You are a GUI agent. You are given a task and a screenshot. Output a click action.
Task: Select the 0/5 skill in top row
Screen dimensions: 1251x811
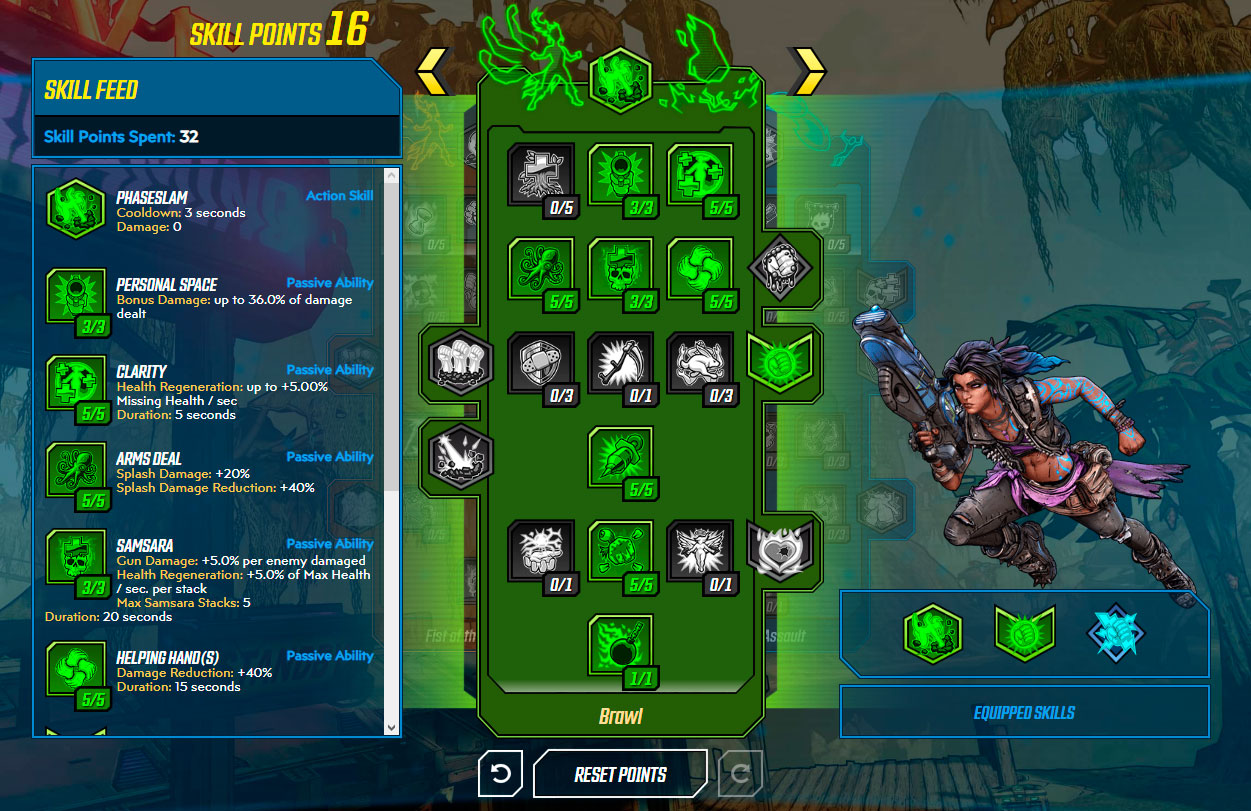[x=541, y=176]
